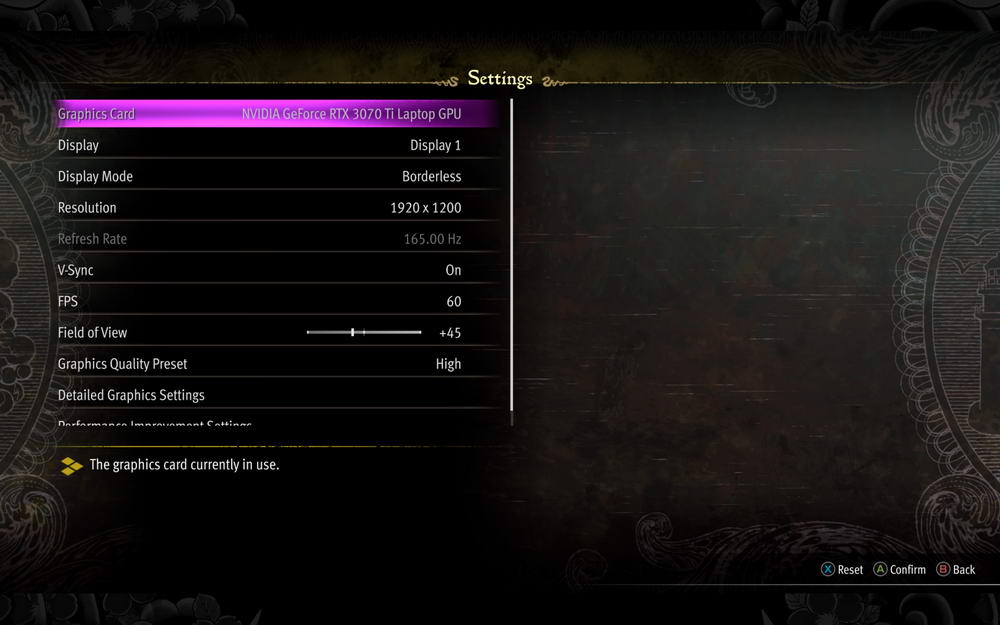This screenshot has height=625, width=1000.
Task: Toggle the V-Sync setting
Action: tap(260, 270)
